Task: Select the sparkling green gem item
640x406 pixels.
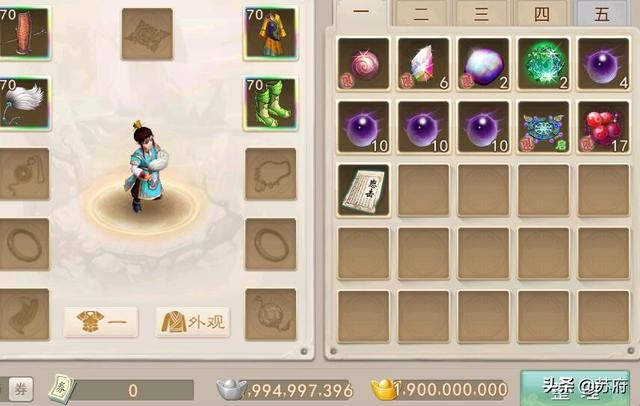Action: tap(544, 64)
